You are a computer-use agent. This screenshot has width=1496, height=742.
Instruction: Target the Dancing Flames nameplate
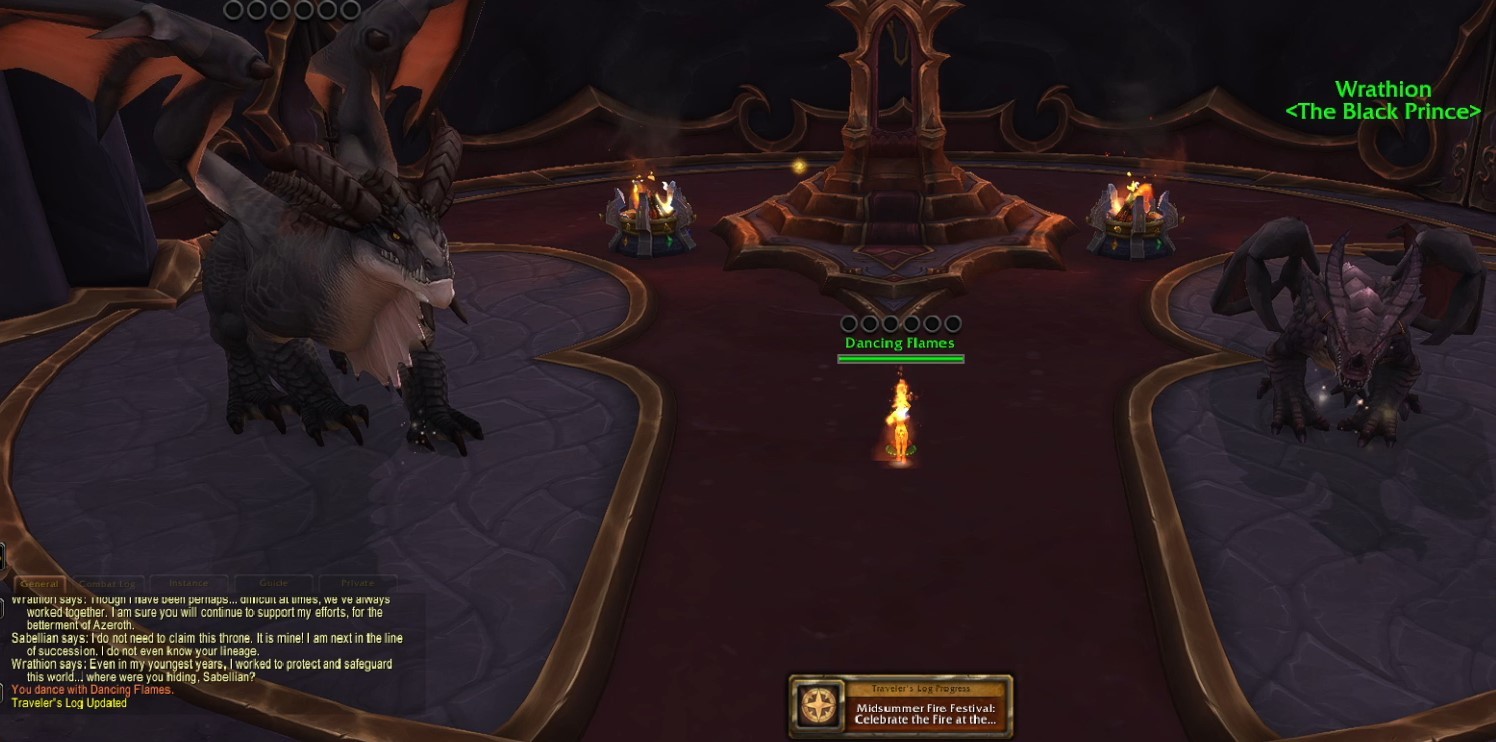(x=900, y=343)
